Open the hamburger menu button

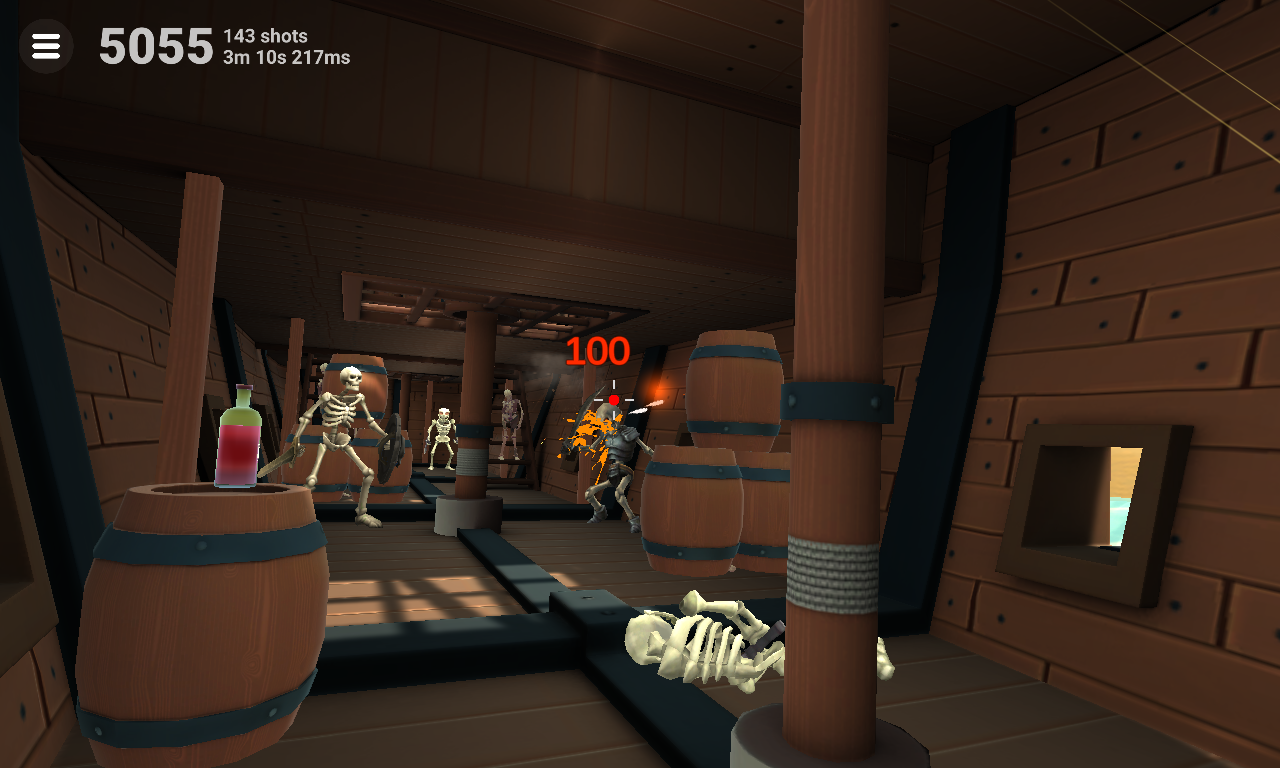pos(46,46)
